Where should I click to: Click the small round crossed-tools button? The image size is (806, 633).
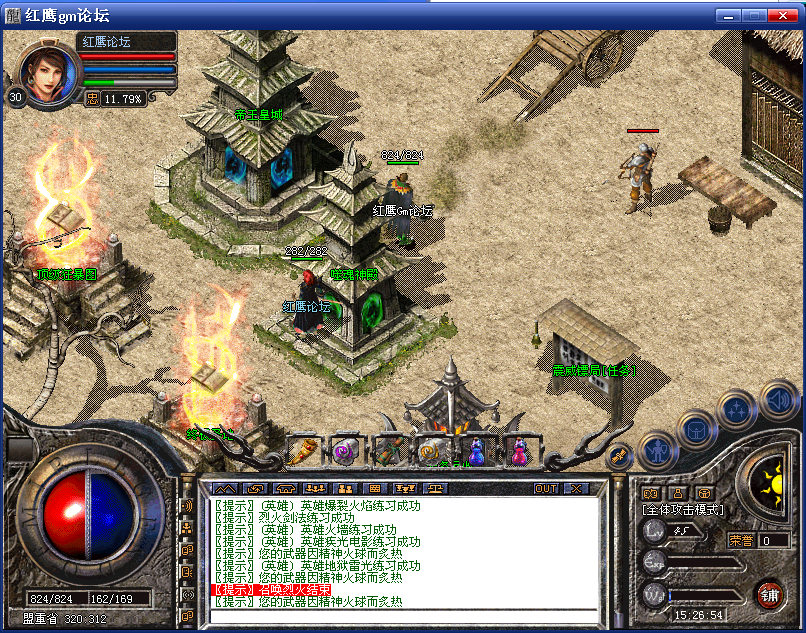[618, 456]
